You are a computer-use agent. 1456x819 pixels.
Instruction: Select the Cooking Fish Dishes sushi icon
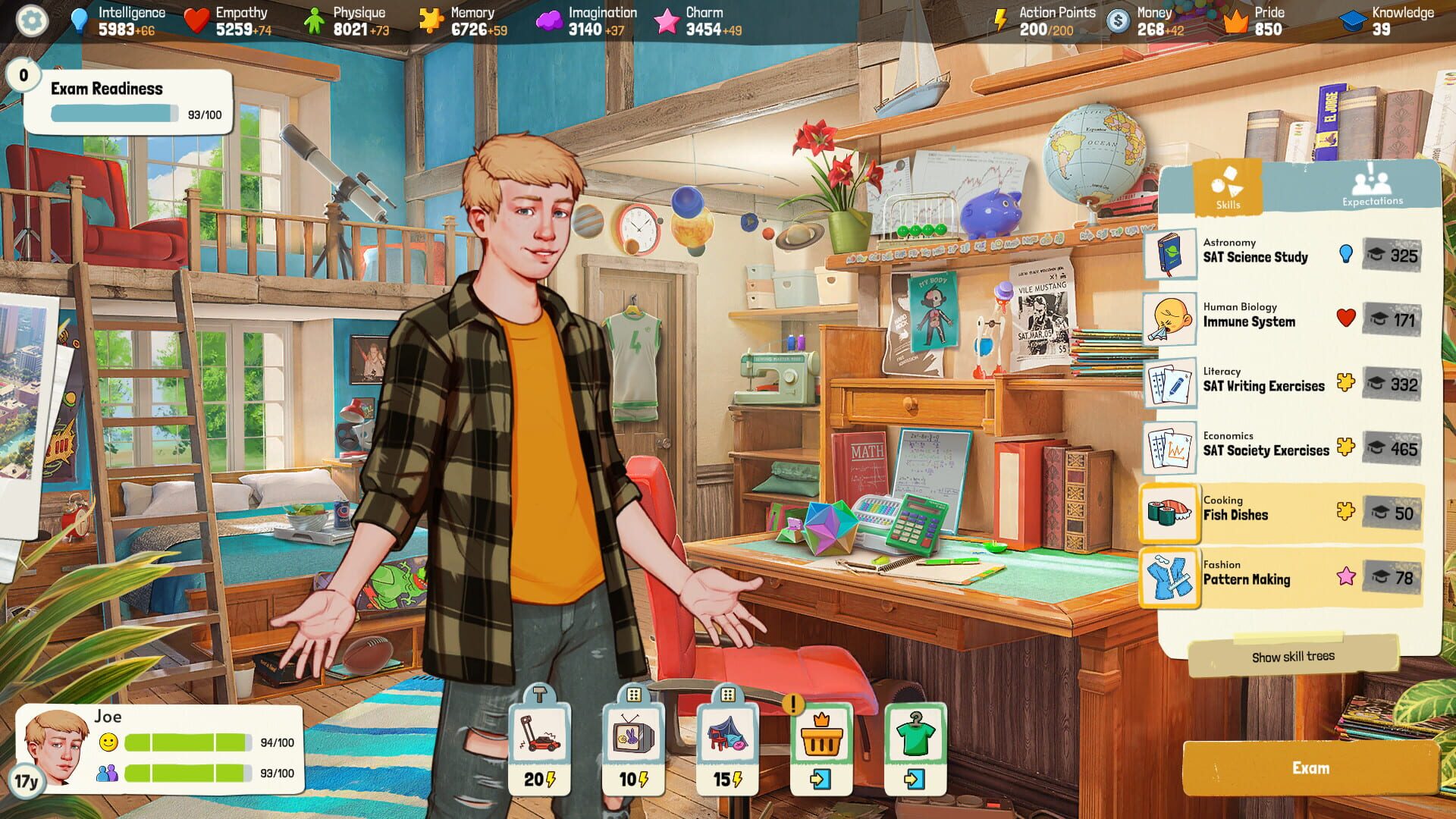point(1170,511)
